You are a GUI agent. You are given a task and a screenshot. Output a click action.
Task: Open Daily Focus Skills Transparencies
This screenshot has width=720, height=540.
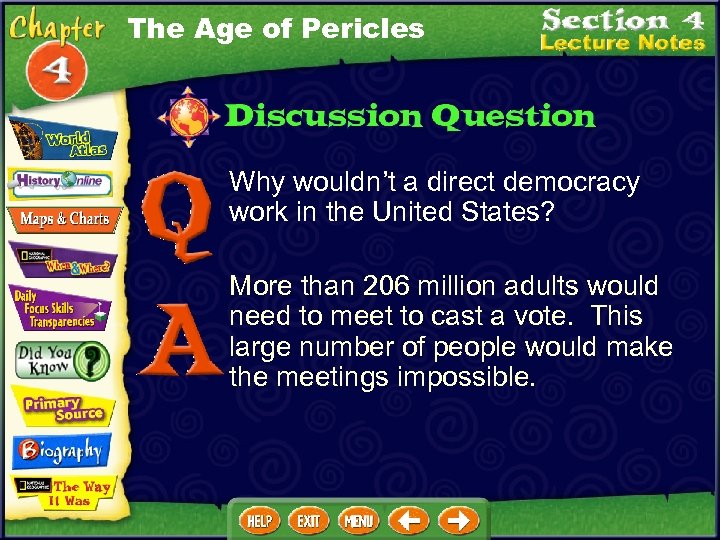pyautogui.click(x=60, y=308)
